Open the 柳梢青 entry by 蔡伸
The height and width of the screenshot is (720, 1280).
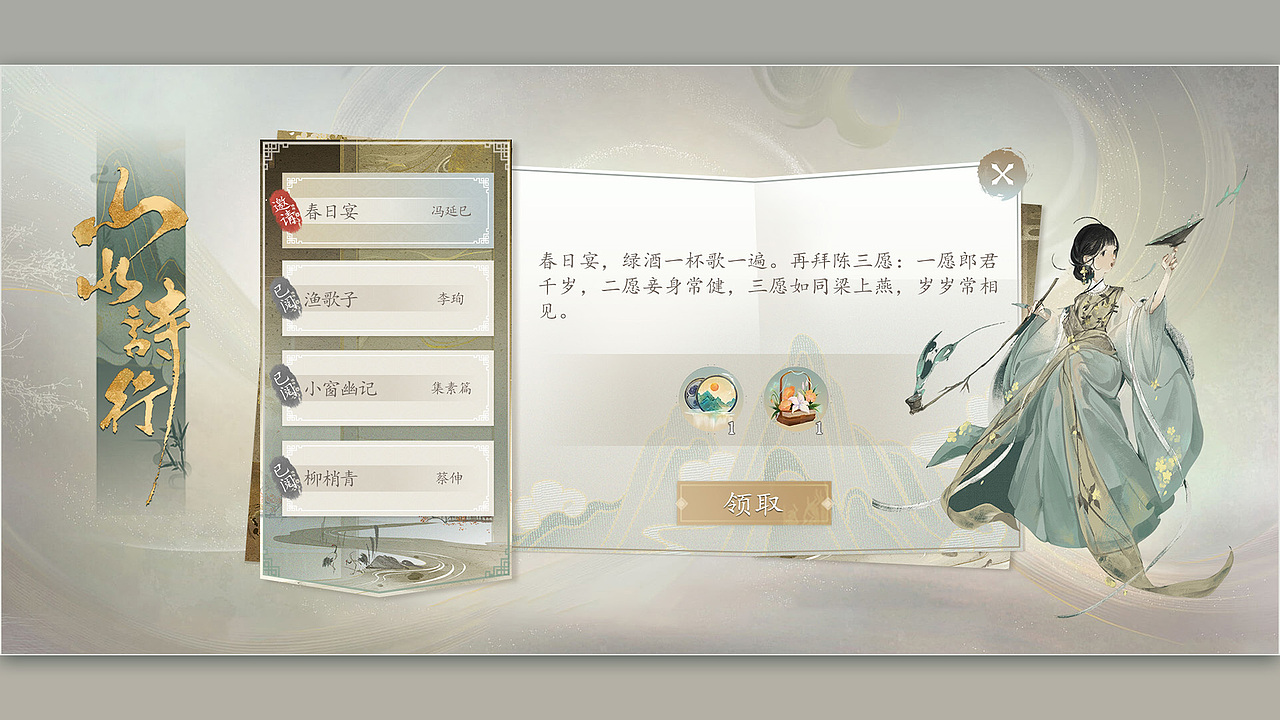[390, 477]
